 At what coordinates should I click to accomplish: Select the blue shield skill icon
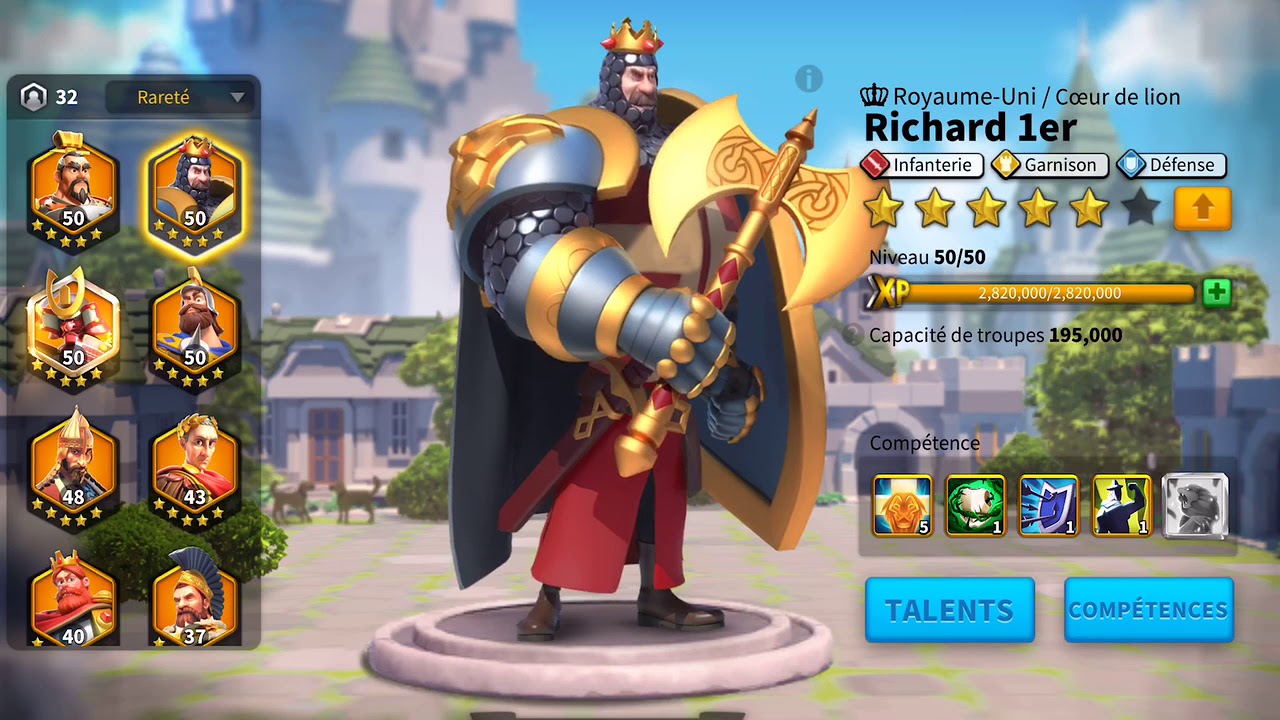pos(1048,507)
